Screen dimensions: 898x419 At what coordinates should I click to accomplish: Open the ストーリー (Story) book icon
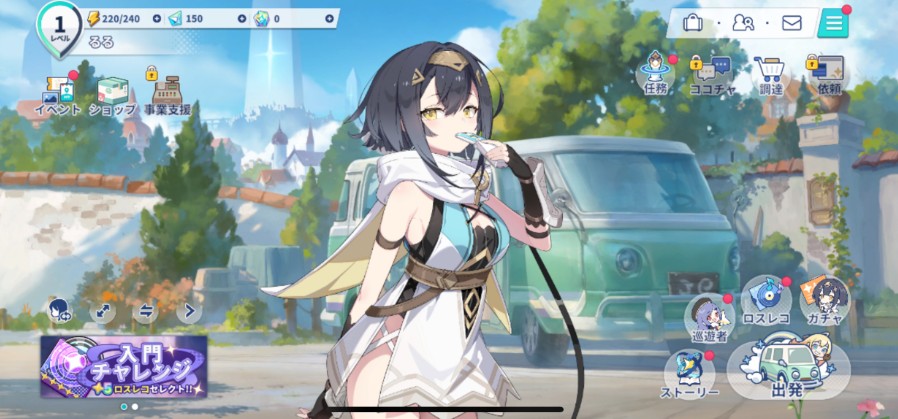[x=691, y=374]
